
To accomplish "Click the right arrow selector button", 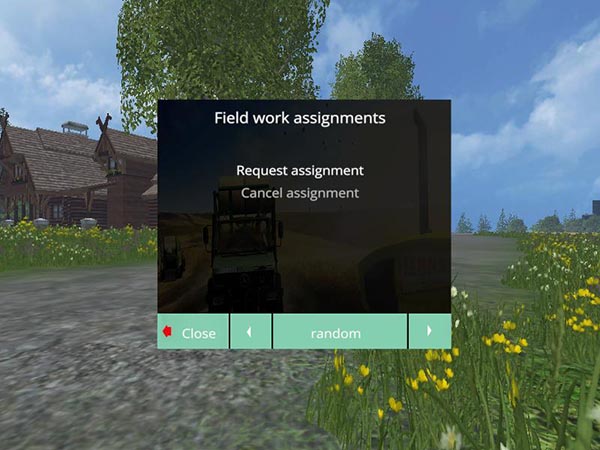I will 429,332.
